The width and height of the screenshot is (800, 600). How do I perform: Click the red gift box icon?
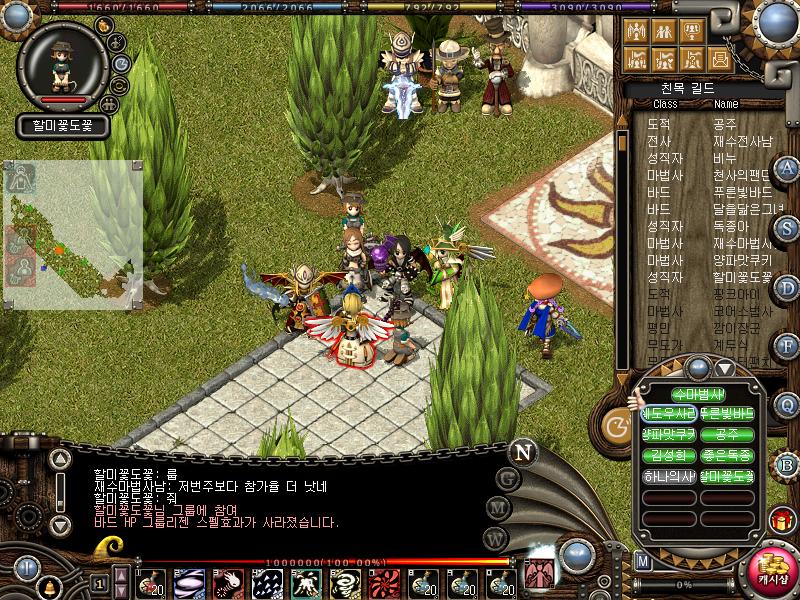(781, 521)
